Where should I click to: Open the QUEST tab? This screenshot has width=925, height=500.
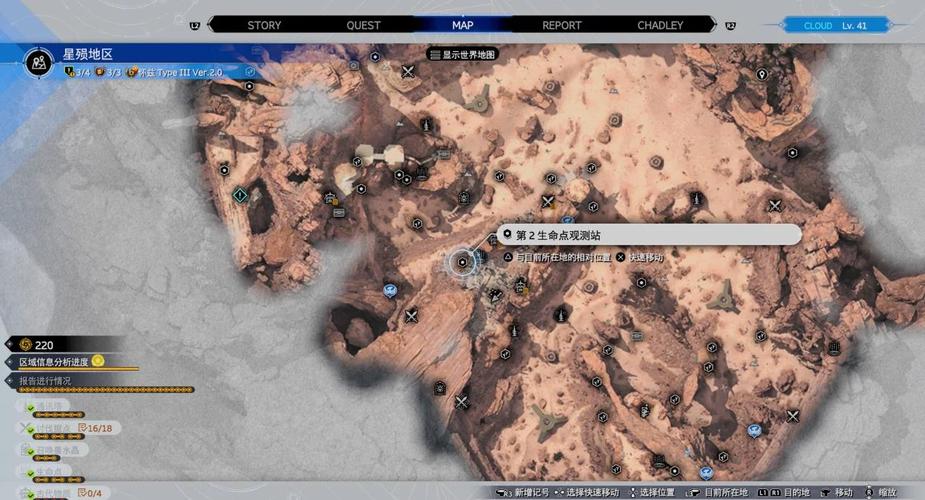pos(363,25)
